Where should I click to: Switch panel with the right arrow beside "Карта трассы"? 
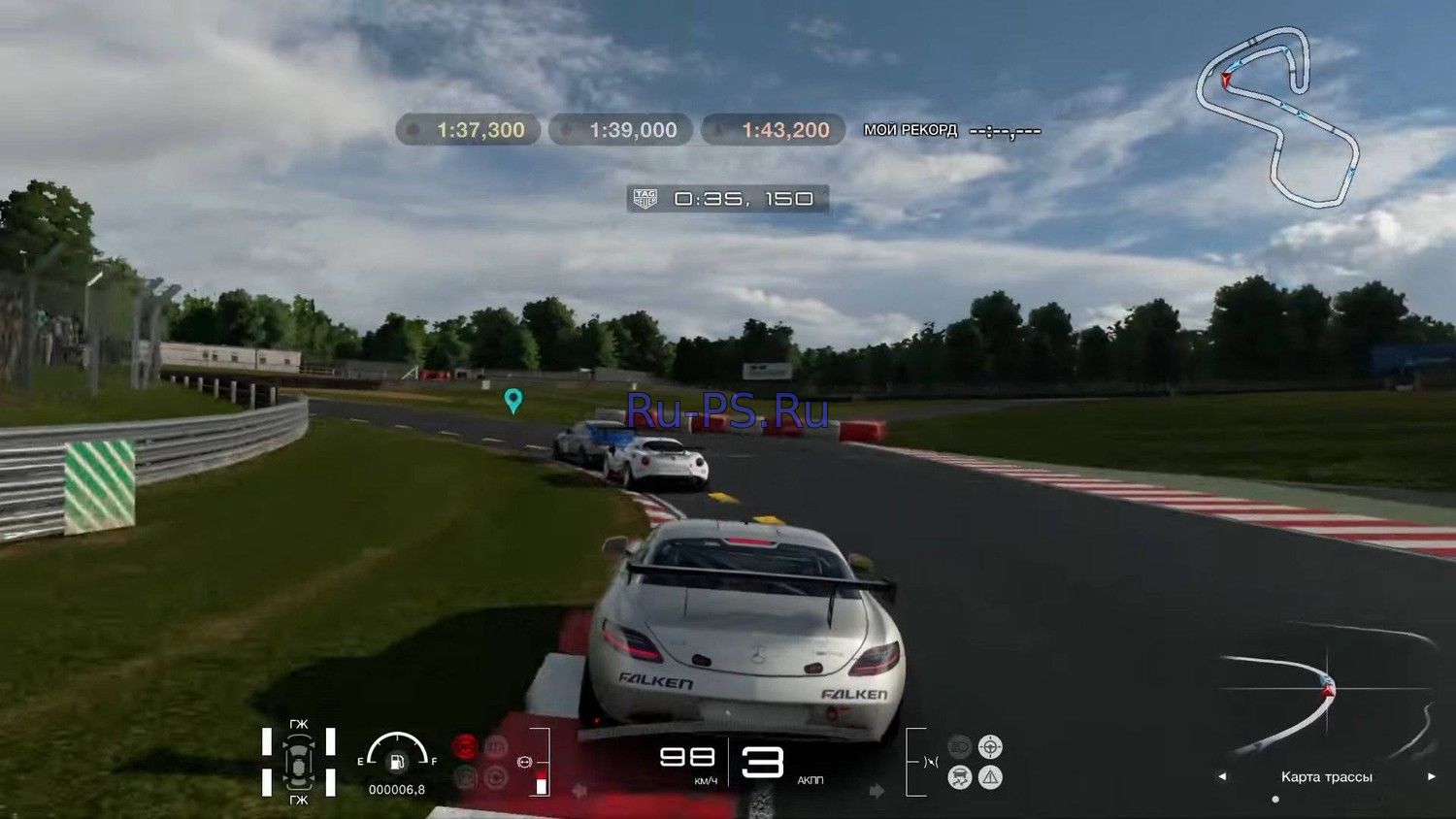pyautogui.click(x=1431, y=776)
